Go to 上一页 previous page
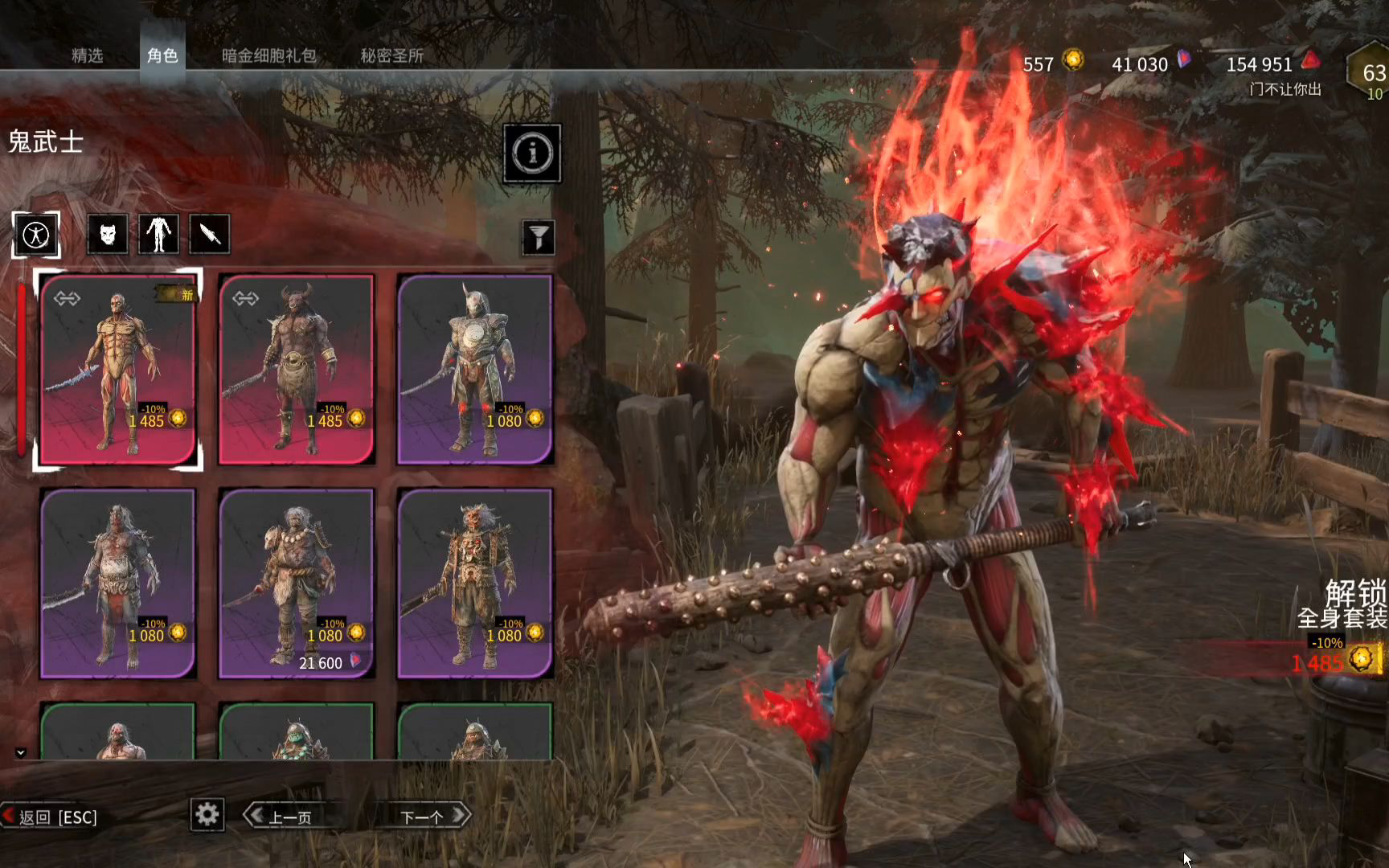The image size is (1389, 868). (x=281, y=817)
